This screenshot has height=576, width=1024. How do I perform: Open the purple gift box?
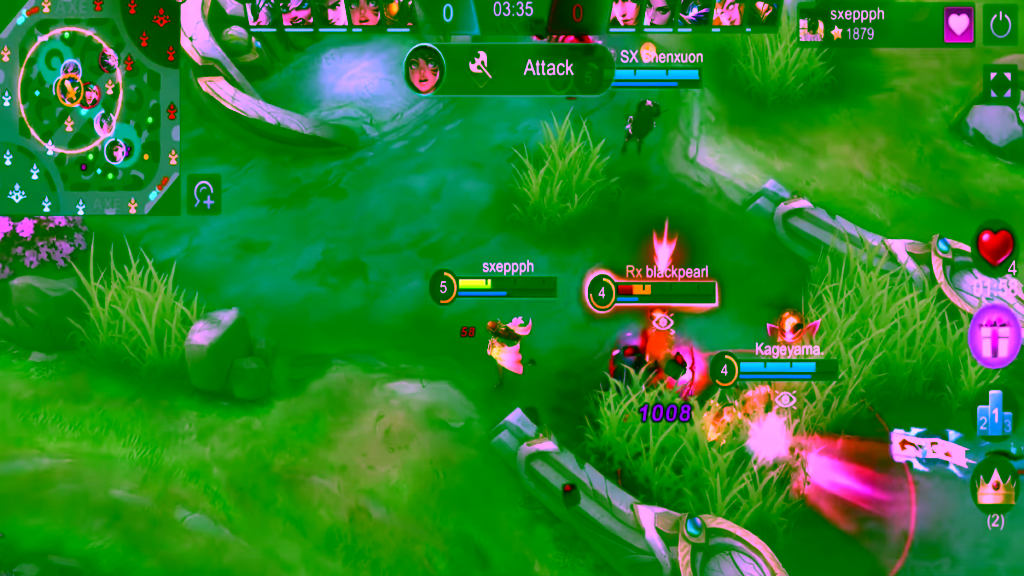995,335
